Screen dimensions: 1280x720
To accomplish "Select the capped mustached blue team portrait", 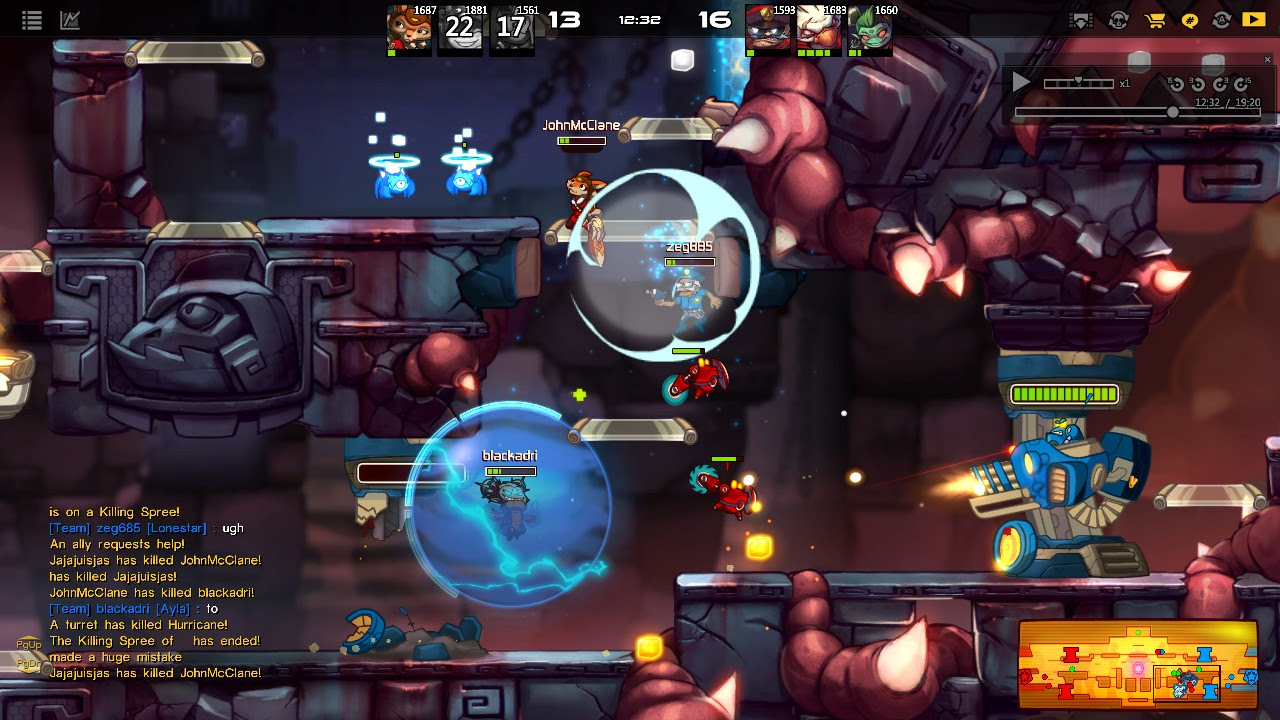I will point(768,27).
